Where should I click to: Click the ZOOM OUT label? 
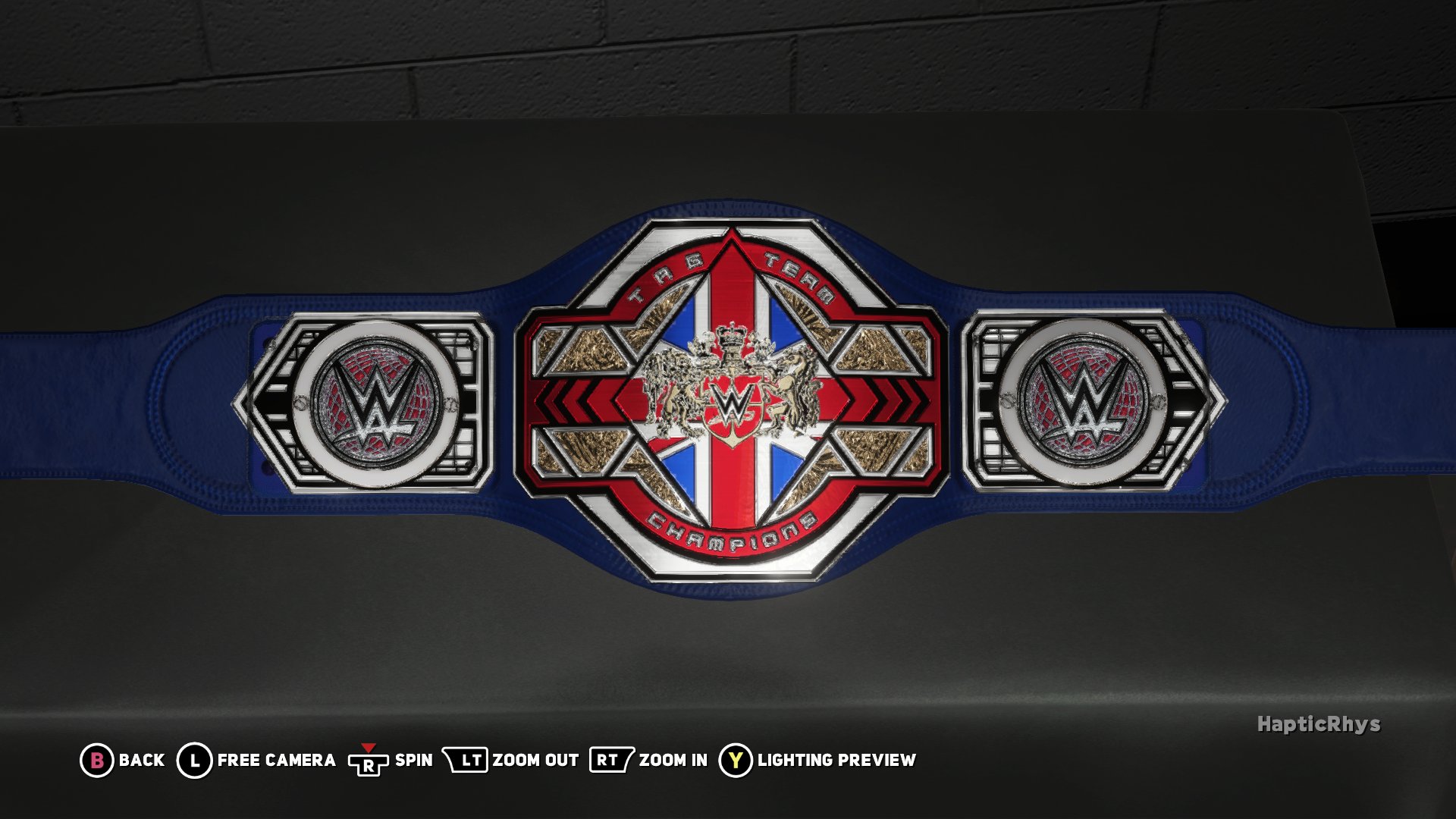coord(535,758)
